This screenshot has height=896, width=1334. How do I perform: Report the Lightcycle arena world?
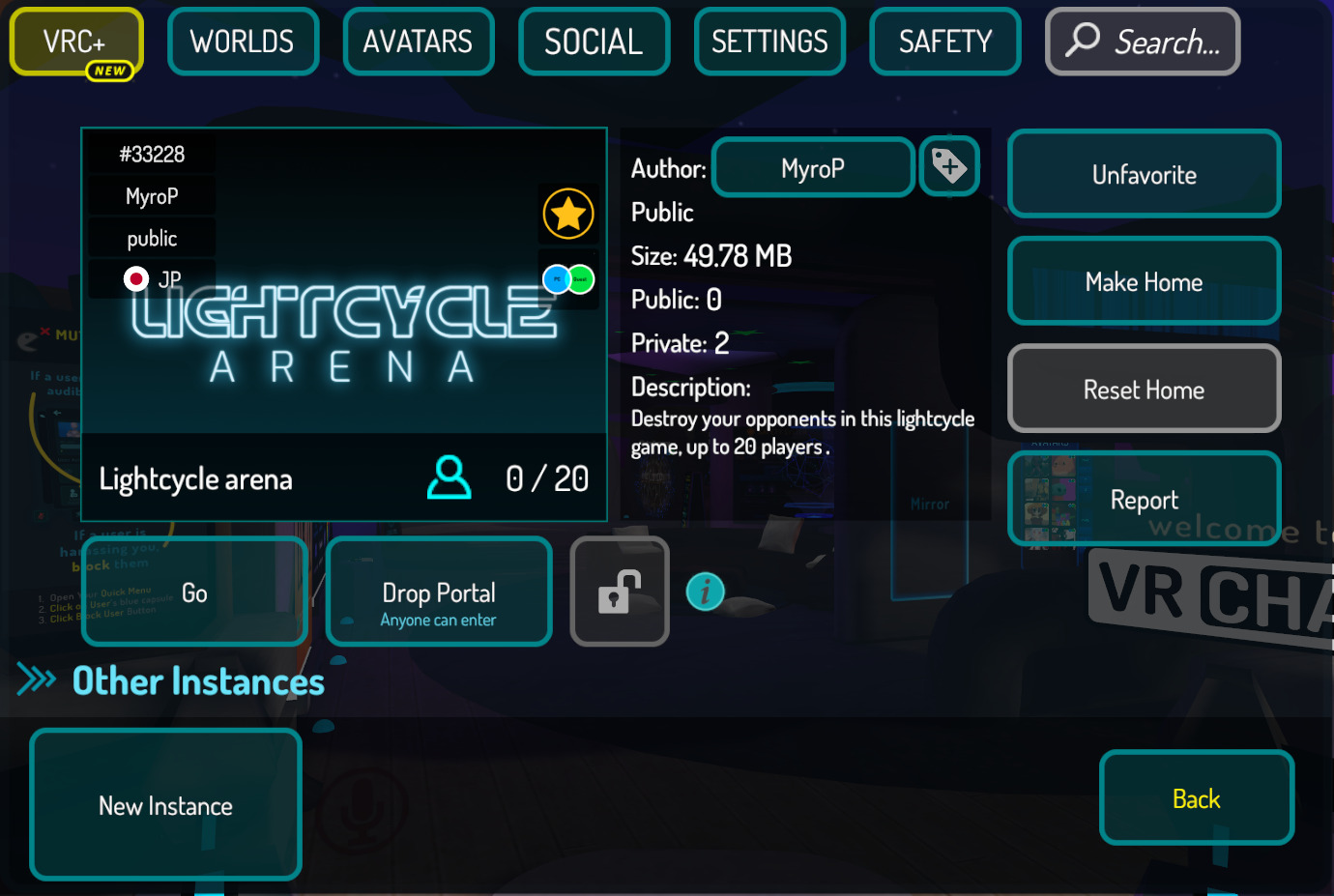click(1144, 499)
